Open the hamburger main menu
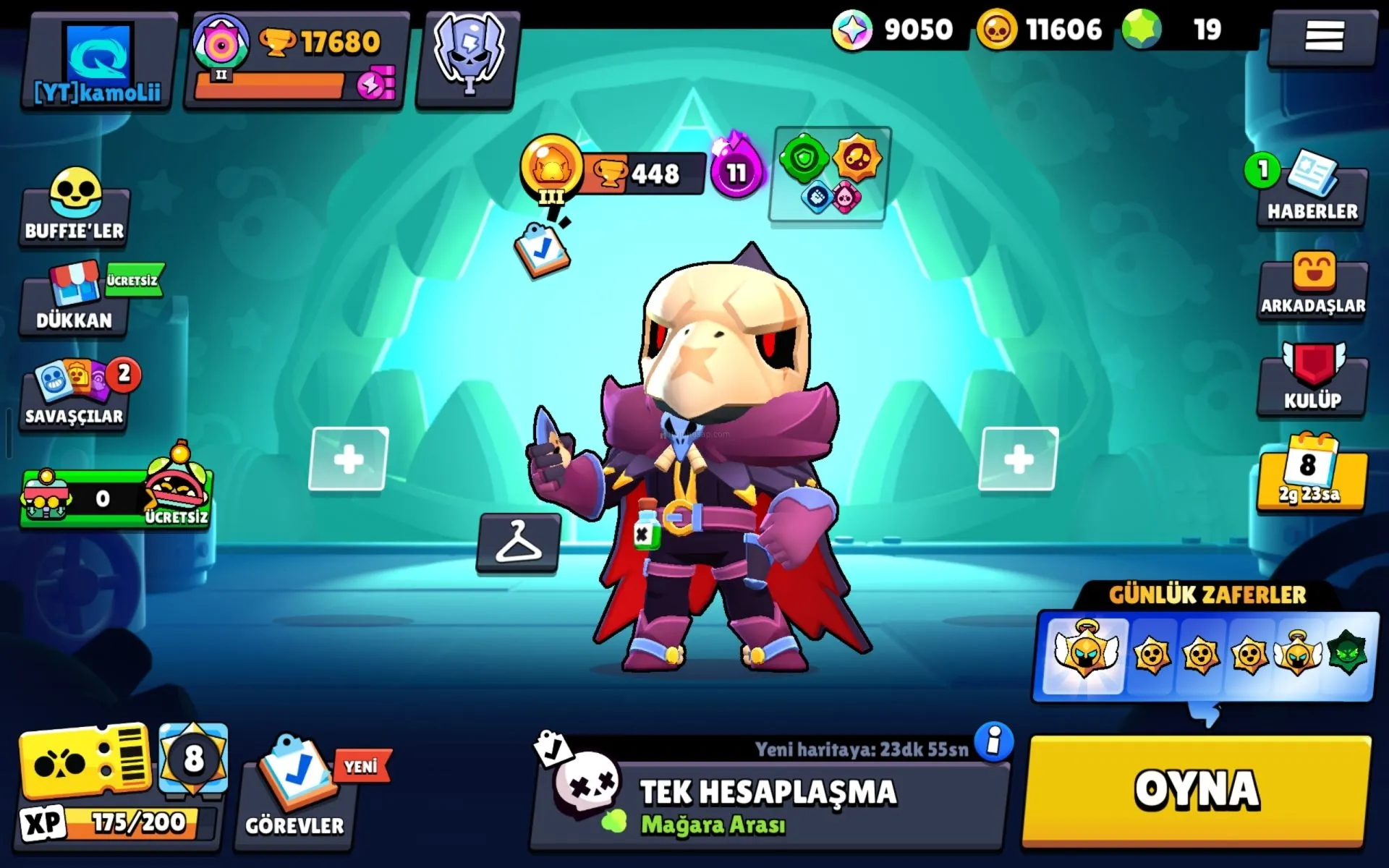1389x868 pixels. point(1323,36)
